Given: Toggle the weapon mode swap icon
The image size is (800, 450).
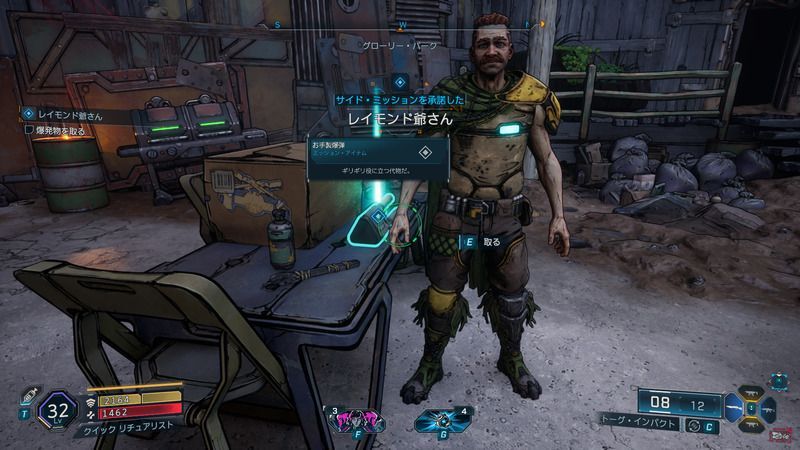Looking at the screenshot, I should pos(692,424).
